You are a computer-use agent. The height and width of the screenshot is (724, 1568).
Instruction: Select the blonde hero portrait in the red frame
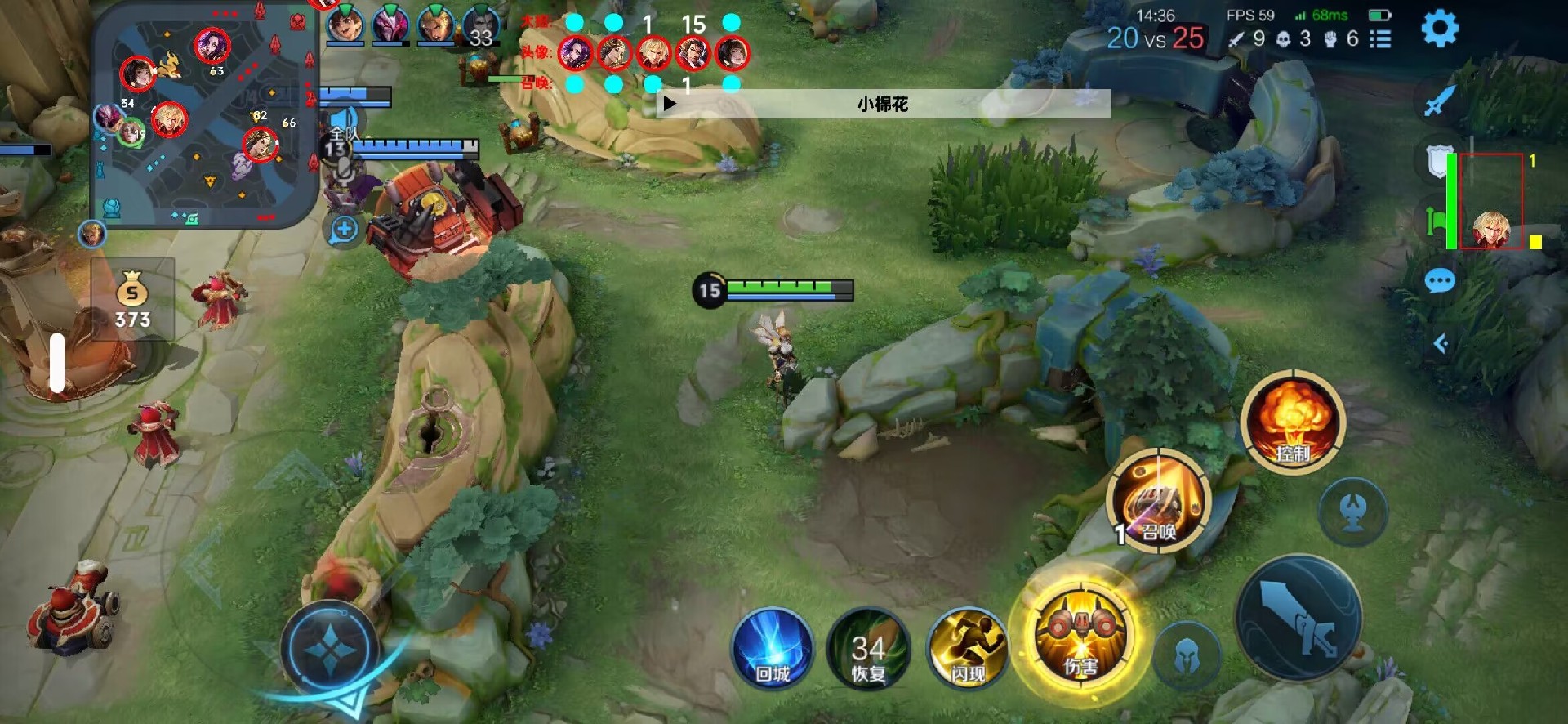(x=1492, y=227)
